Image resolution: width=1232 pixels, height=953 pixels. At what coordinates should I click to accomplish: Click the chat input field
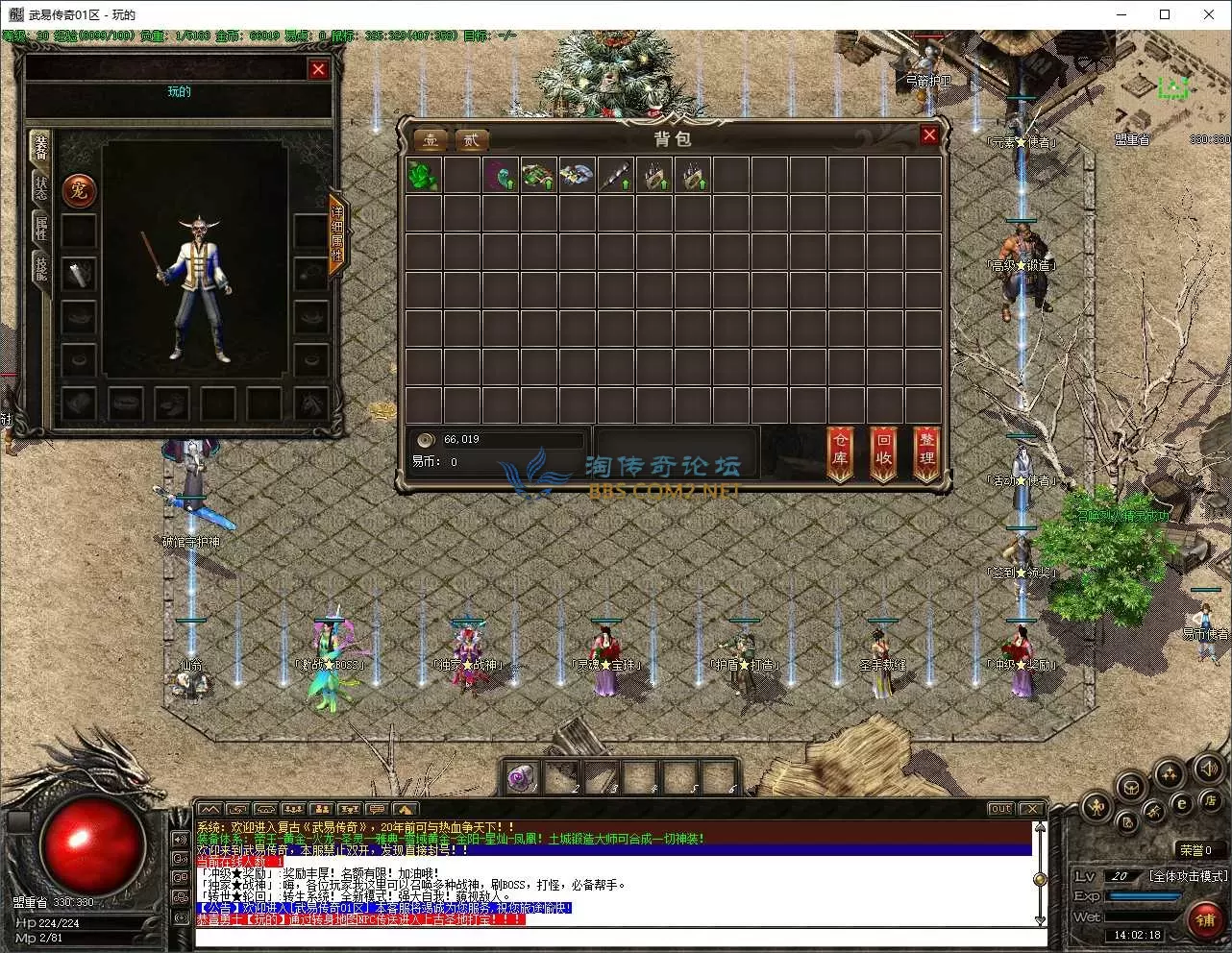click(615, 938)
